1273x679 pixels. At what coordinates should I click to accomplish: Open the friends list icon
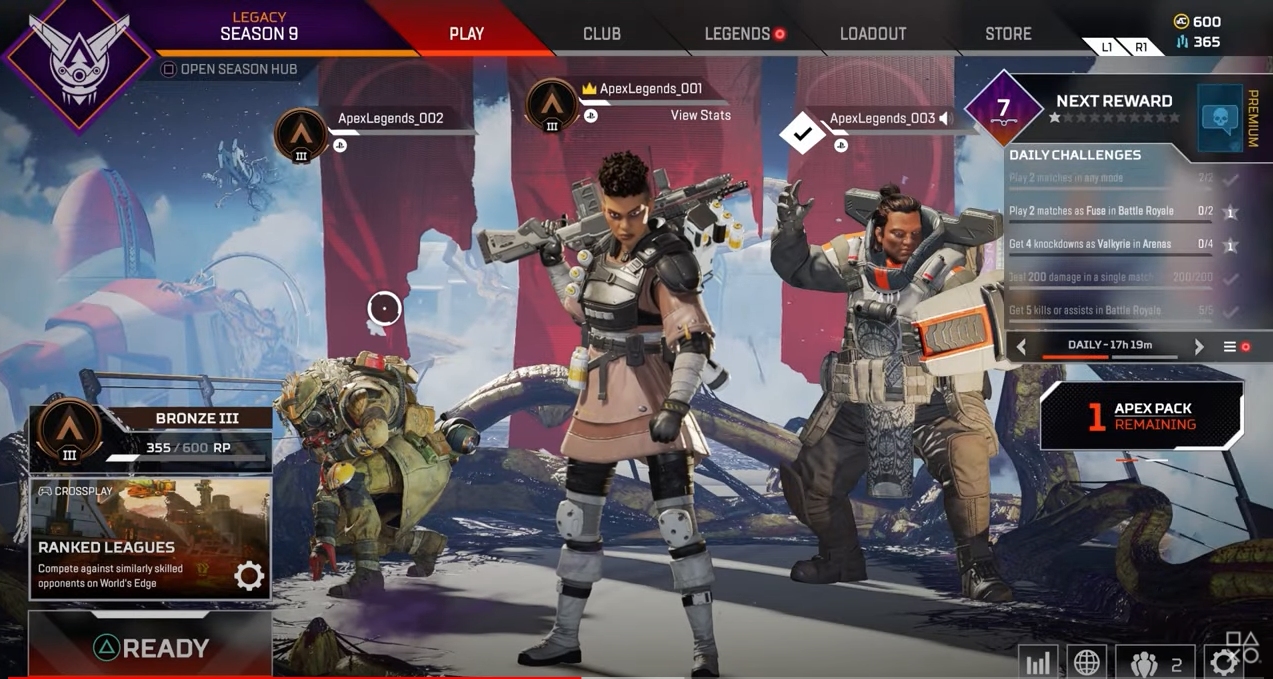click(1155, 663)
